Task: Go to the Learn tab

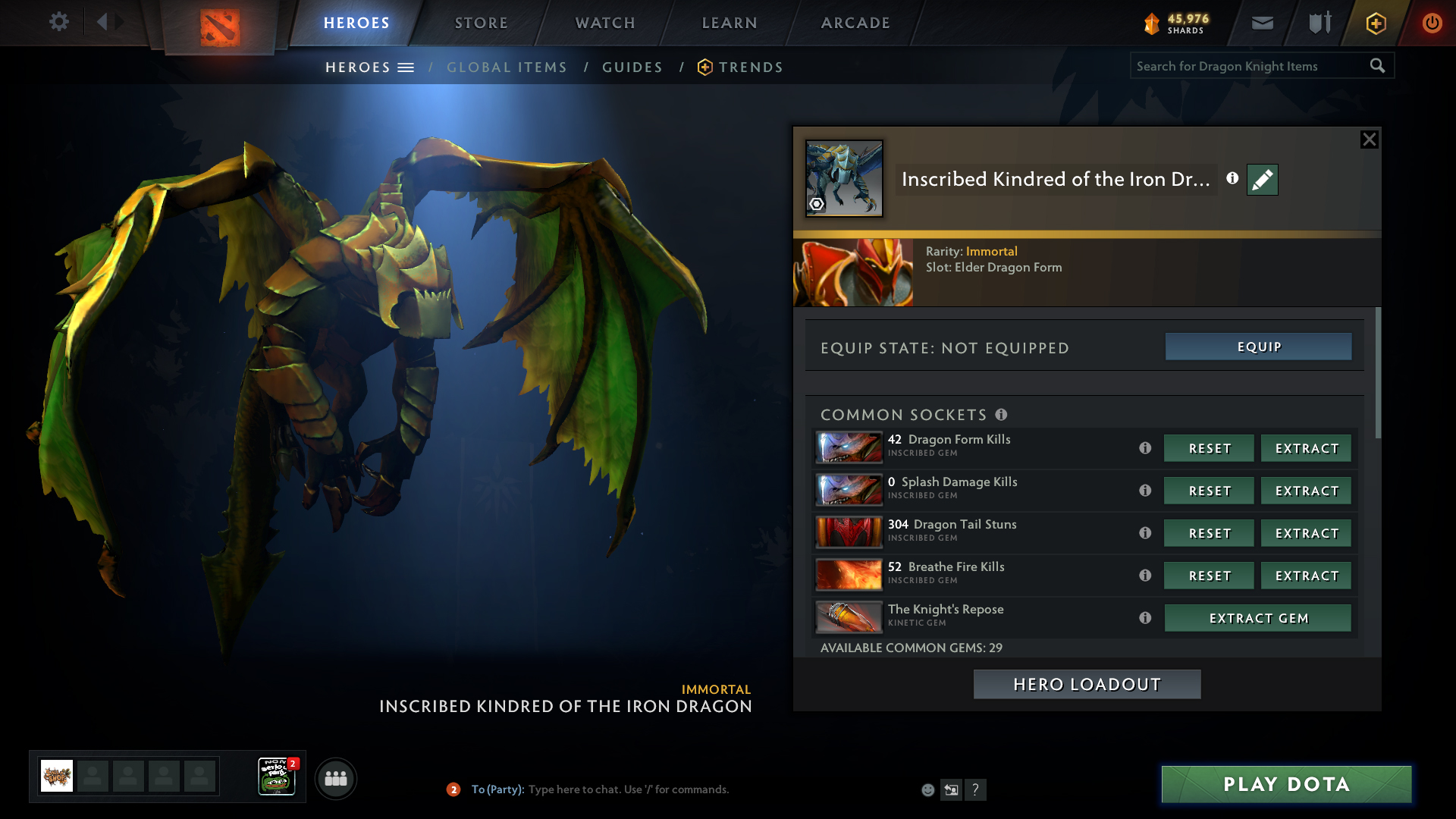Action: tap(730, 23)
